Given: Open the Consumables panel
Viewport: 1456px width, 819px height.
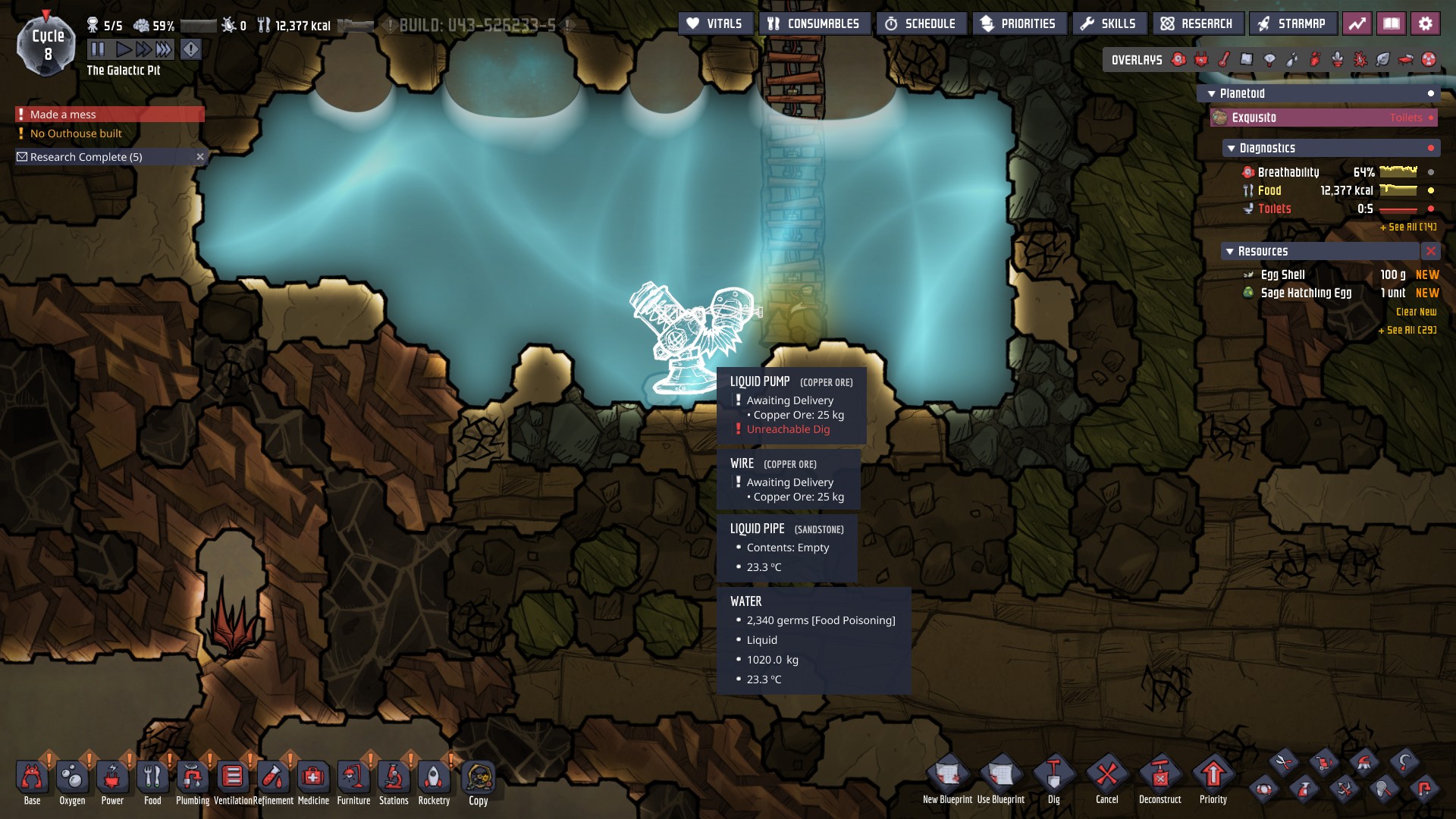Looking at the screenshot, I should point(813,24).
